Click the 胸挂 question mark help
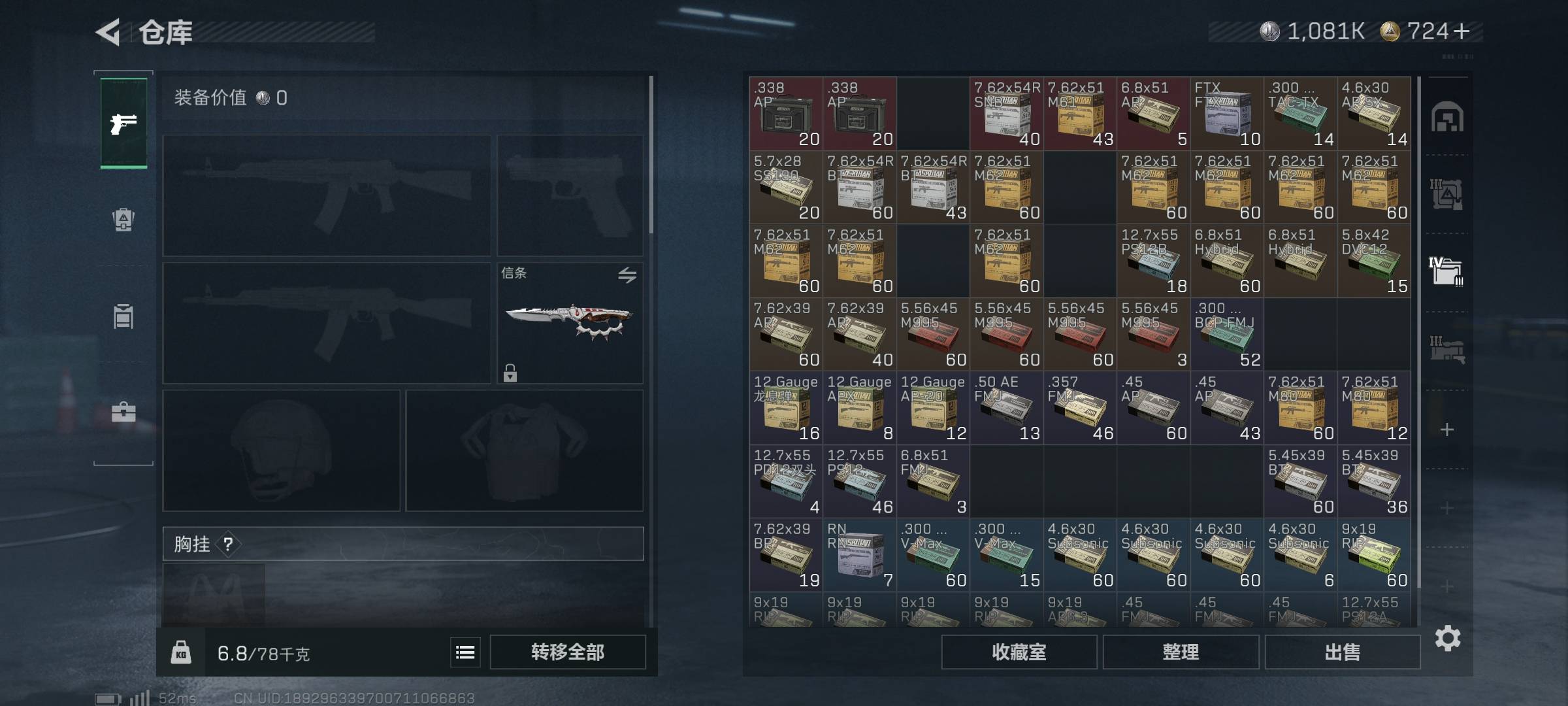Viewport: 1568px width, 706px height. pos(228,544)
